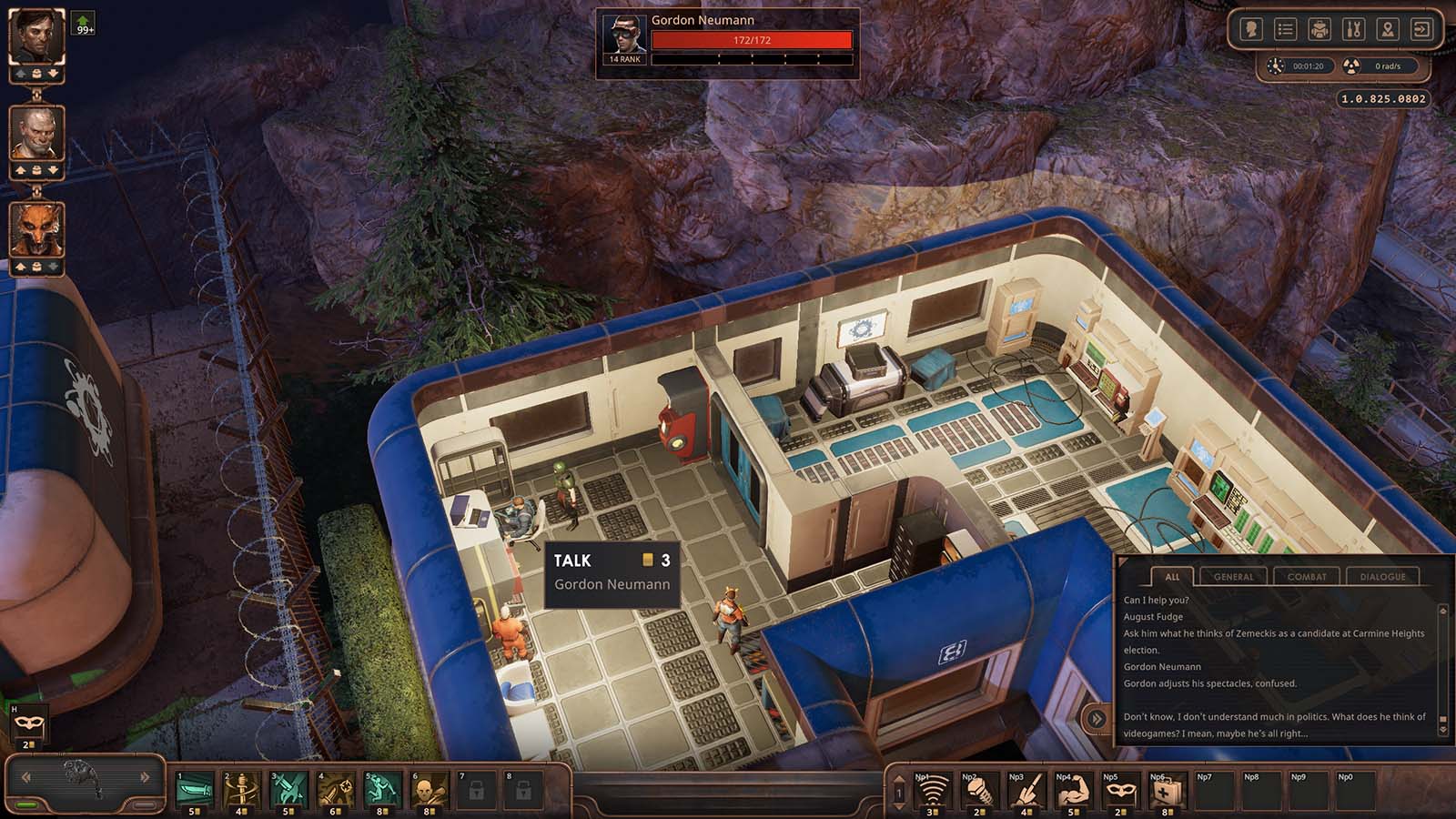Image resolution: width=1456 pixels, height=819 pixels.
Task: Use the running figure ability in slot 5
Action: point(381,788)
